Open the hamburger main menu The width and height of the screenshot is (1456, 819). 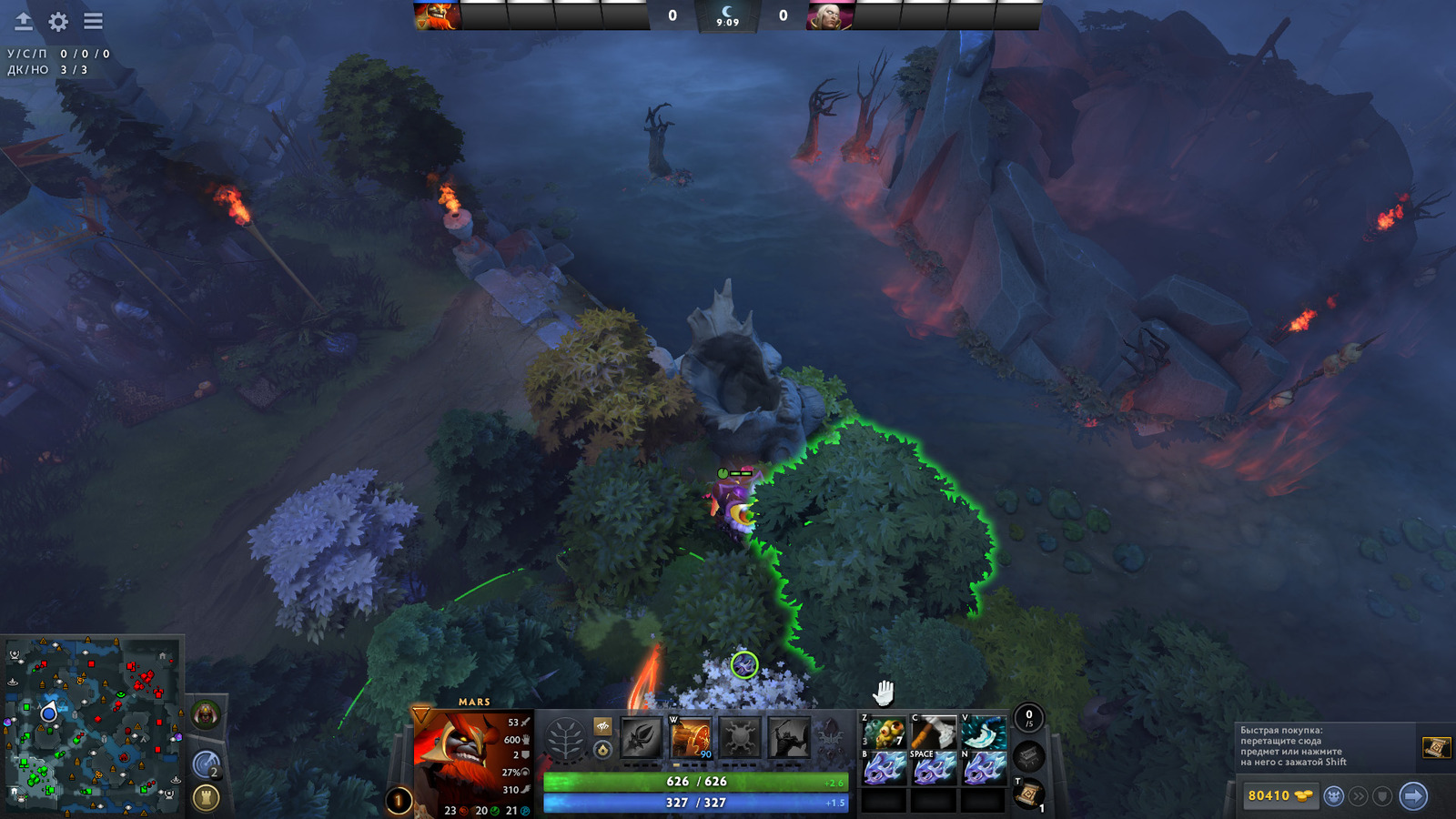93,21
